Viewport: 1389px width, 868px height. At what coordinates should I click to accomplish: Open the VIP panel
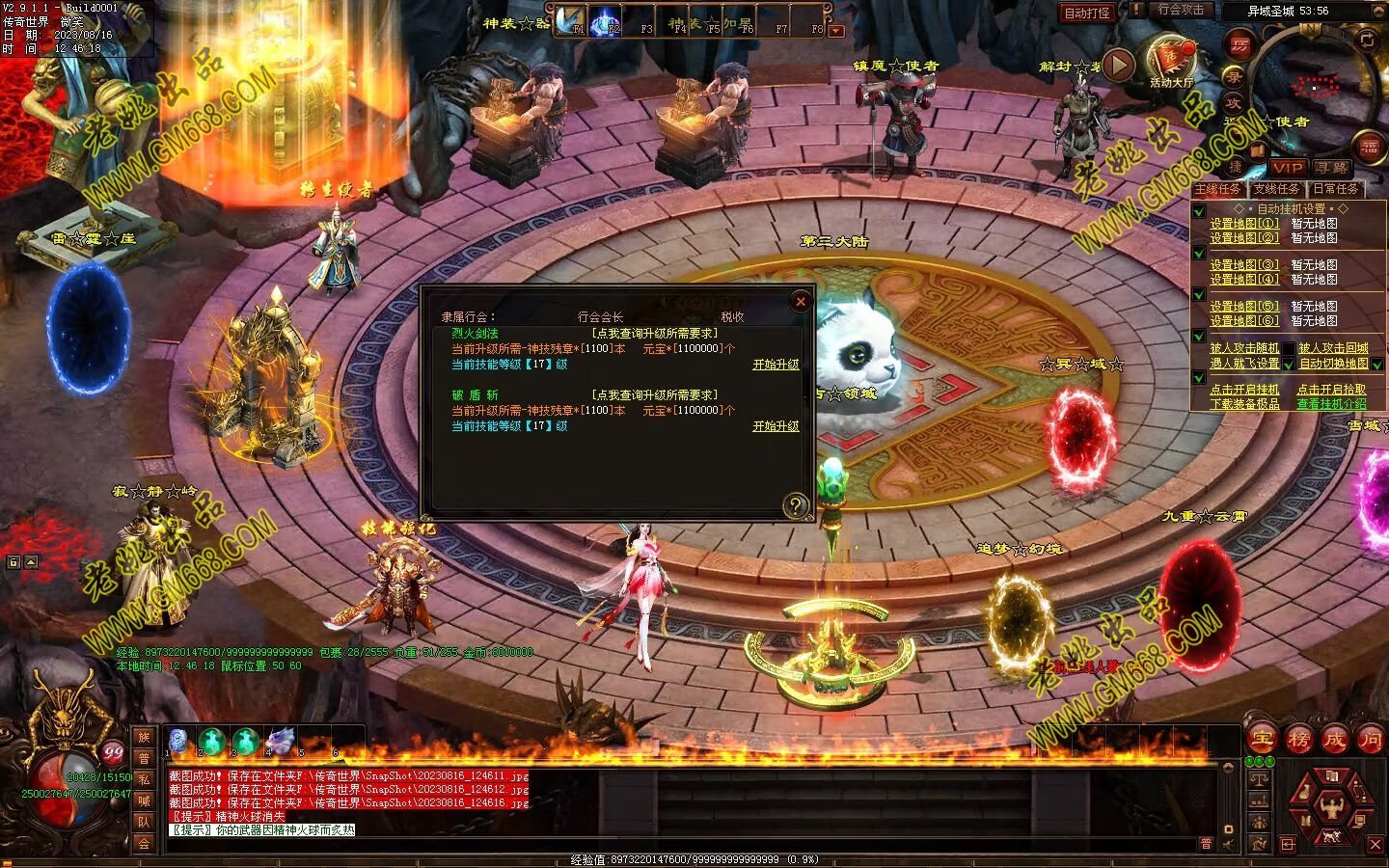click(x=1287, y=167)
